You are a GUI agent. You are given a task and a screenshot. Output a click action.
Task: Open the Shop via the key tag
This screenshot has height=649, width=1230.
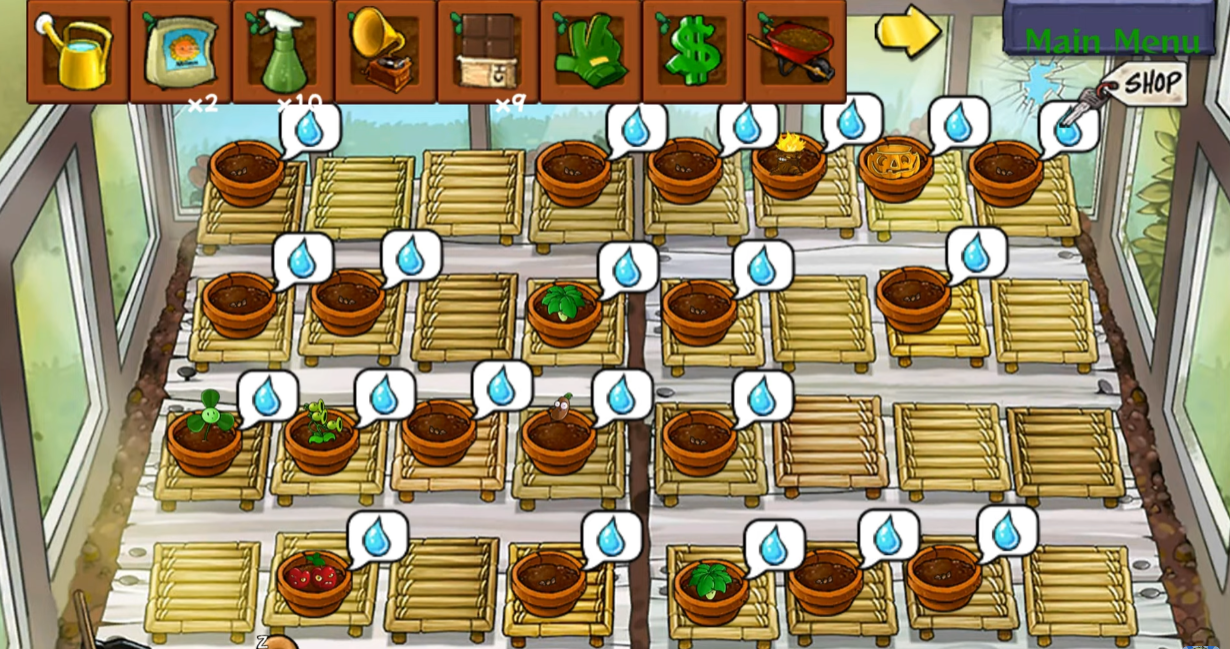(1150, 84)
